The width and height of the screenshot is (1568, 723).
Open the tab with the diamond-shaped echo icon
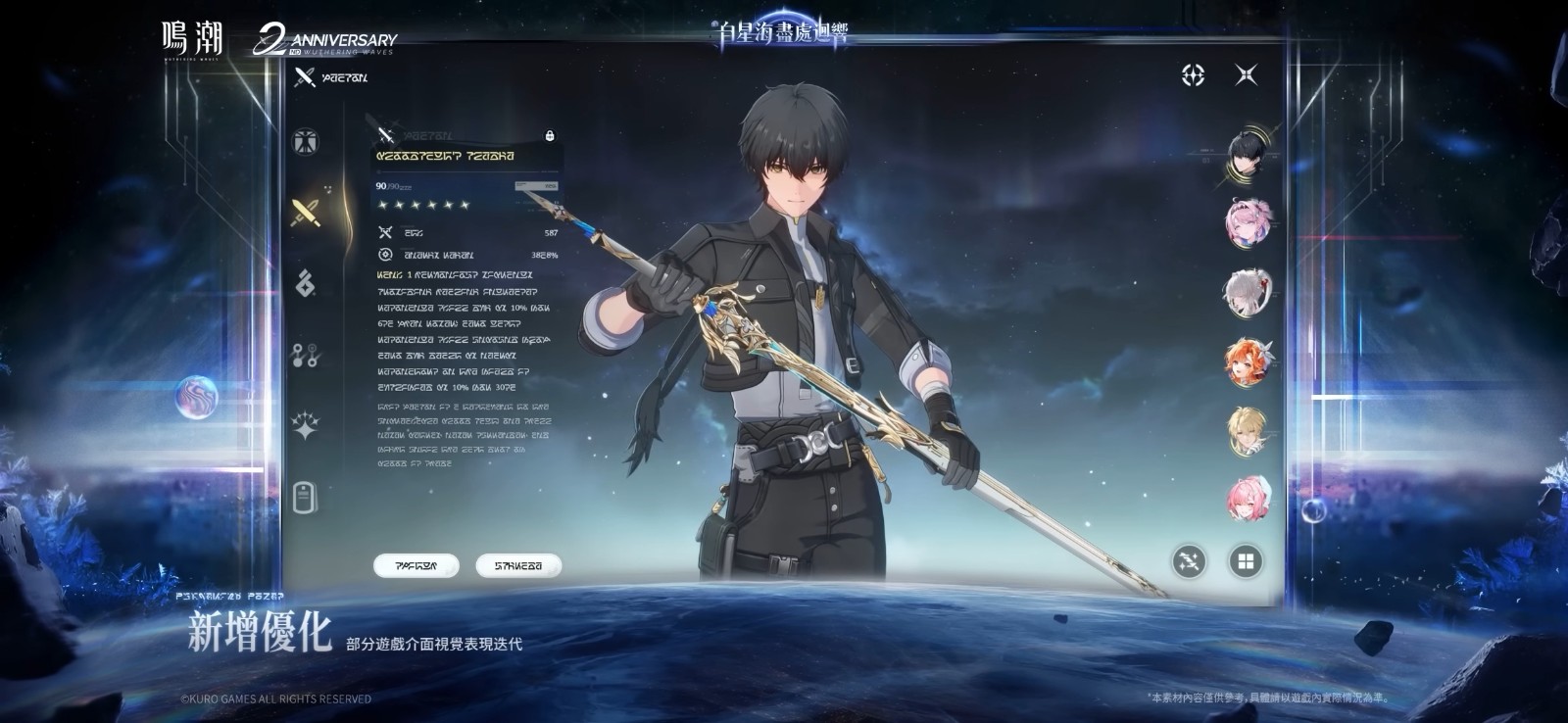point(306,283)
